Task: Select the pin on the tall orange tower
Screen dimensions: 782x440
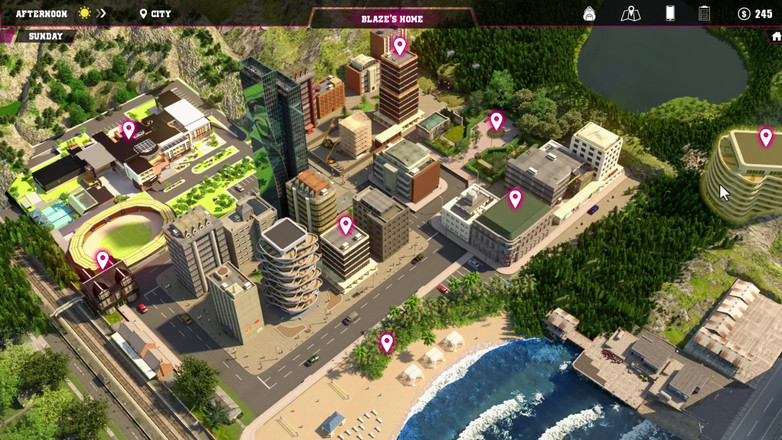Action: [x=400, y=46]
